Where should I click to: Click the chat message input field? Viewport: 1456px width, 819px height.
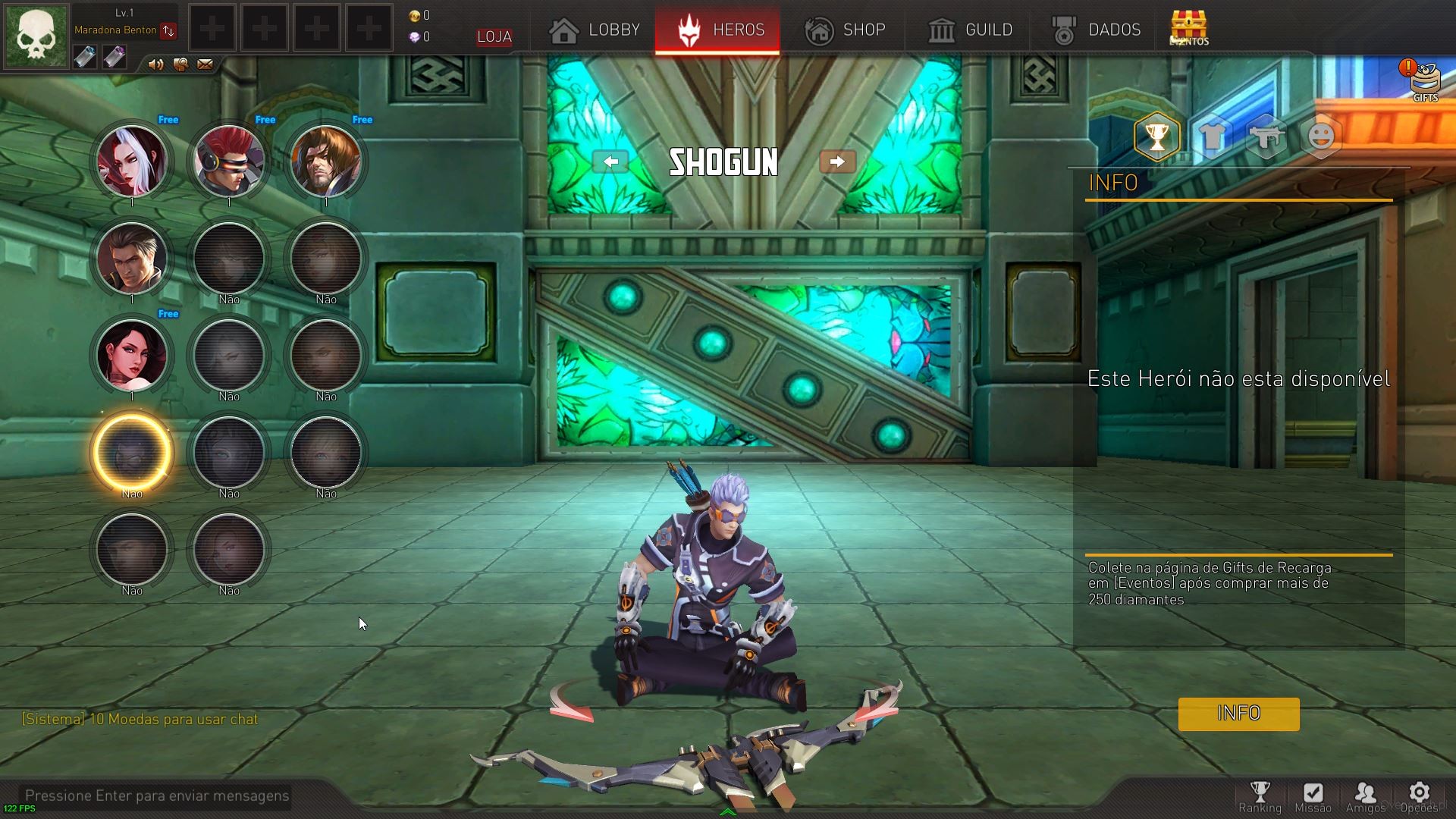pyautogui.click(x=157, y=795)
